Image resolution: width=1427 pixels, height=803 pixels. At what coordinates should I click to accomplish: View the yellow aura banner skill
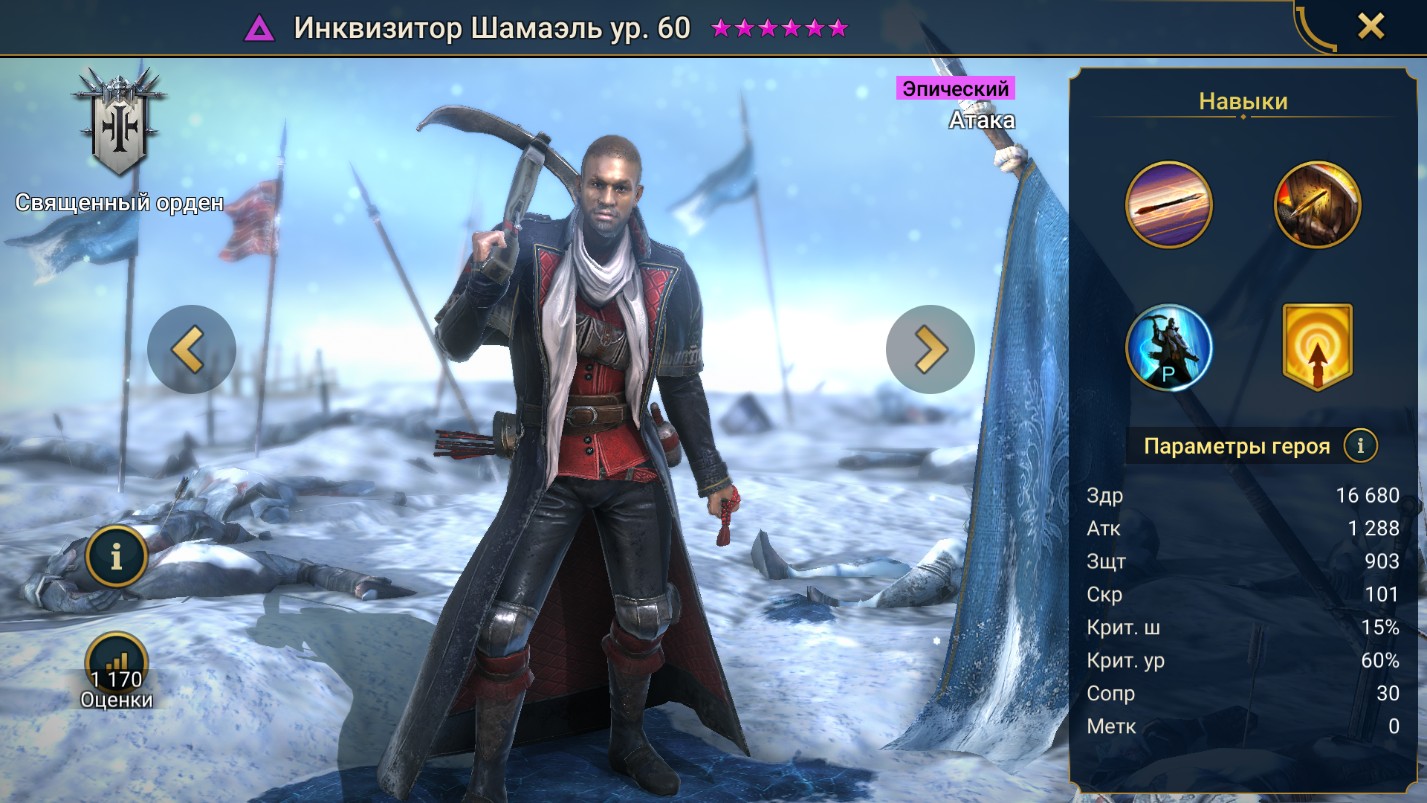click(1317, 348)
